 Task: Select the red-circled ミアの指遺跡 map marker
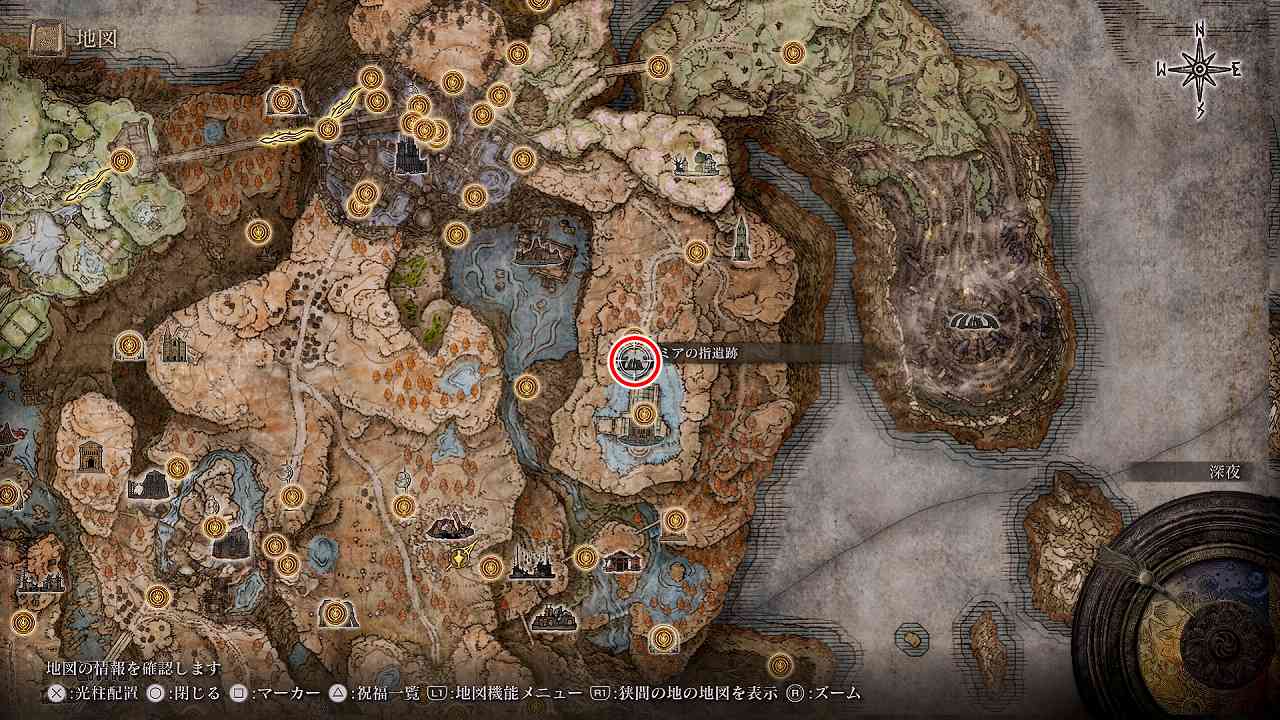pos(635,359)
